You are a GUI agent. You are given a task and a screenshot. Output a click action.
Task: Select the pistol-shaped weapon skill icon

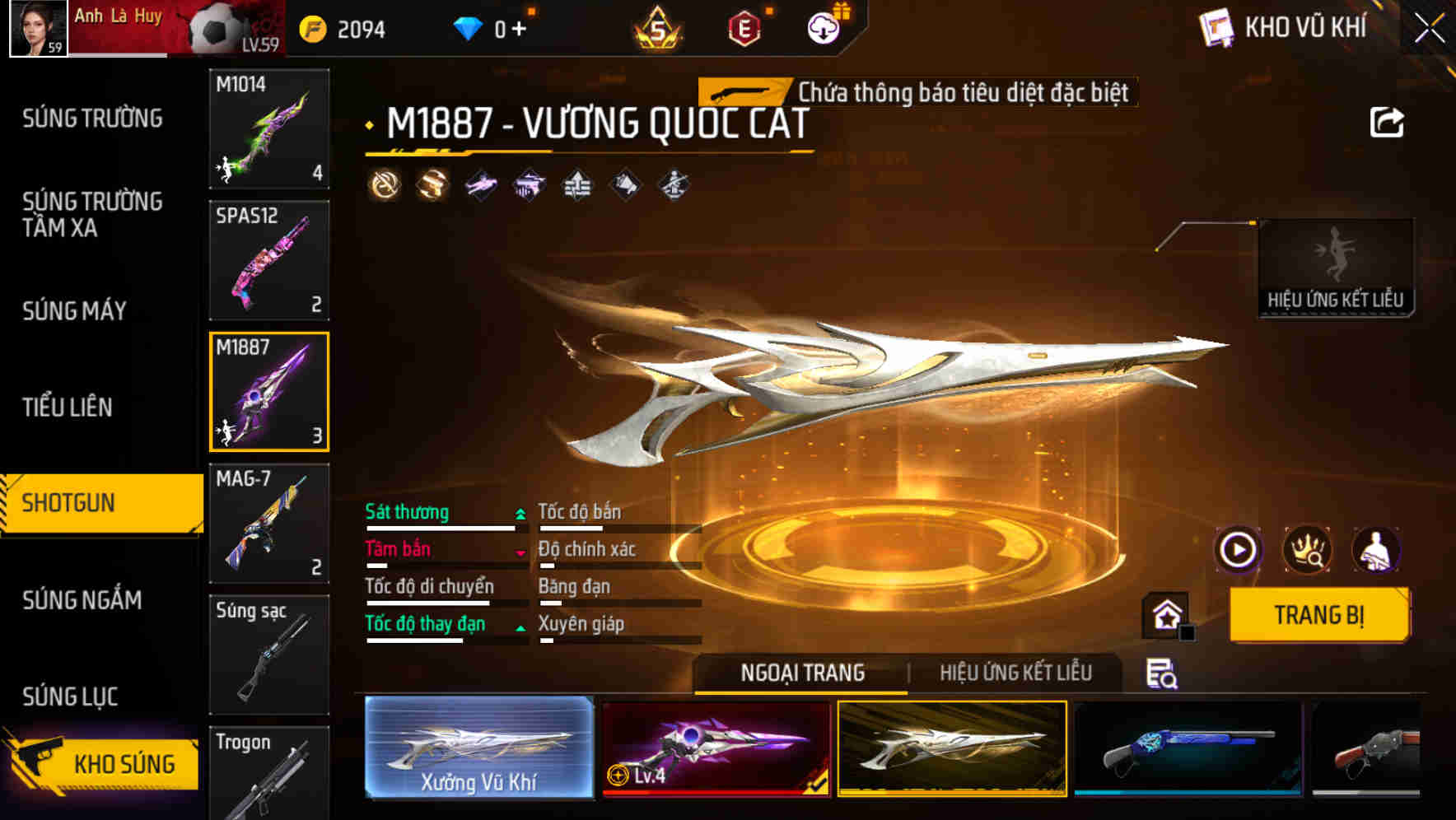[x=529, y=185]
